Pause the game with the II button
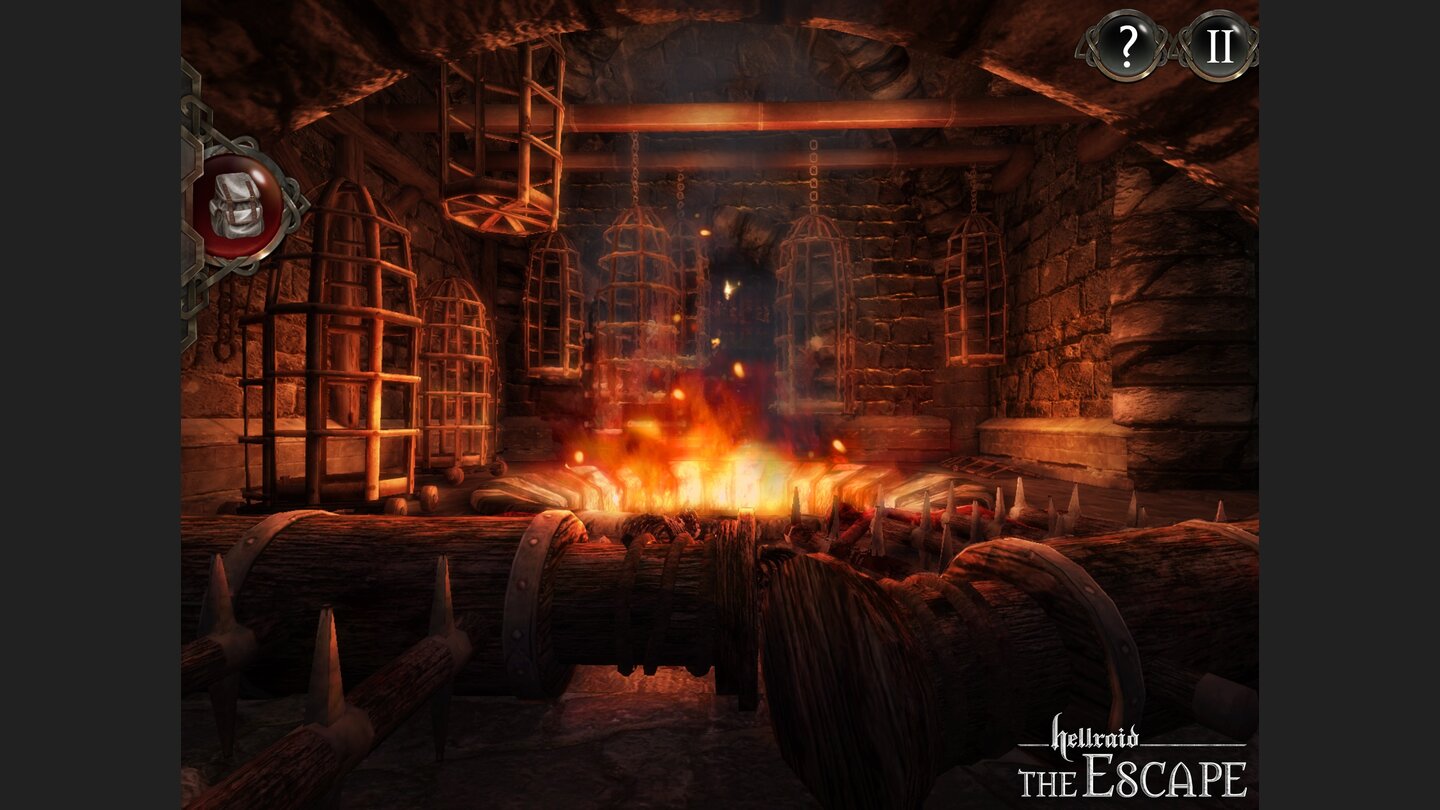The height and width of the screenshot is (810, 1440). pyautogui.click(x=1218, y=45)
